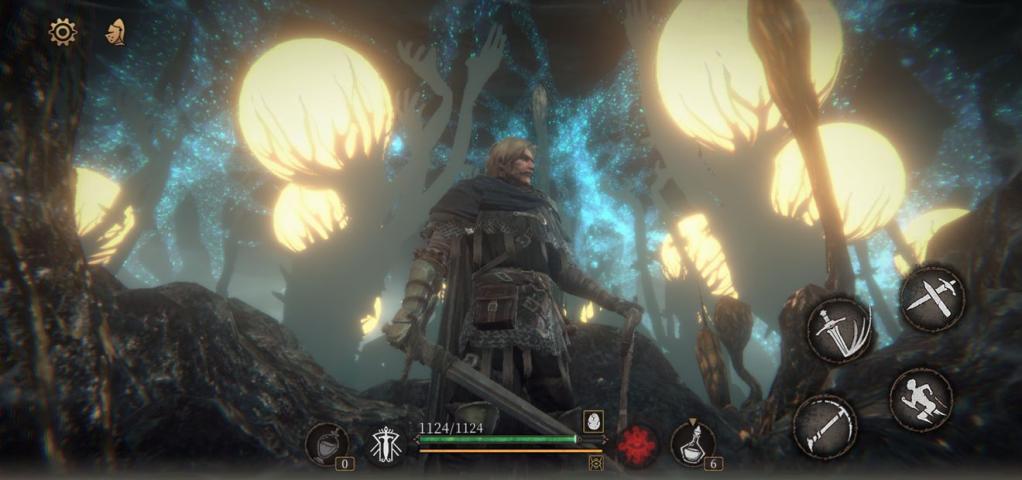Tap the small emblem below the stamina bar

click(596, 462)
